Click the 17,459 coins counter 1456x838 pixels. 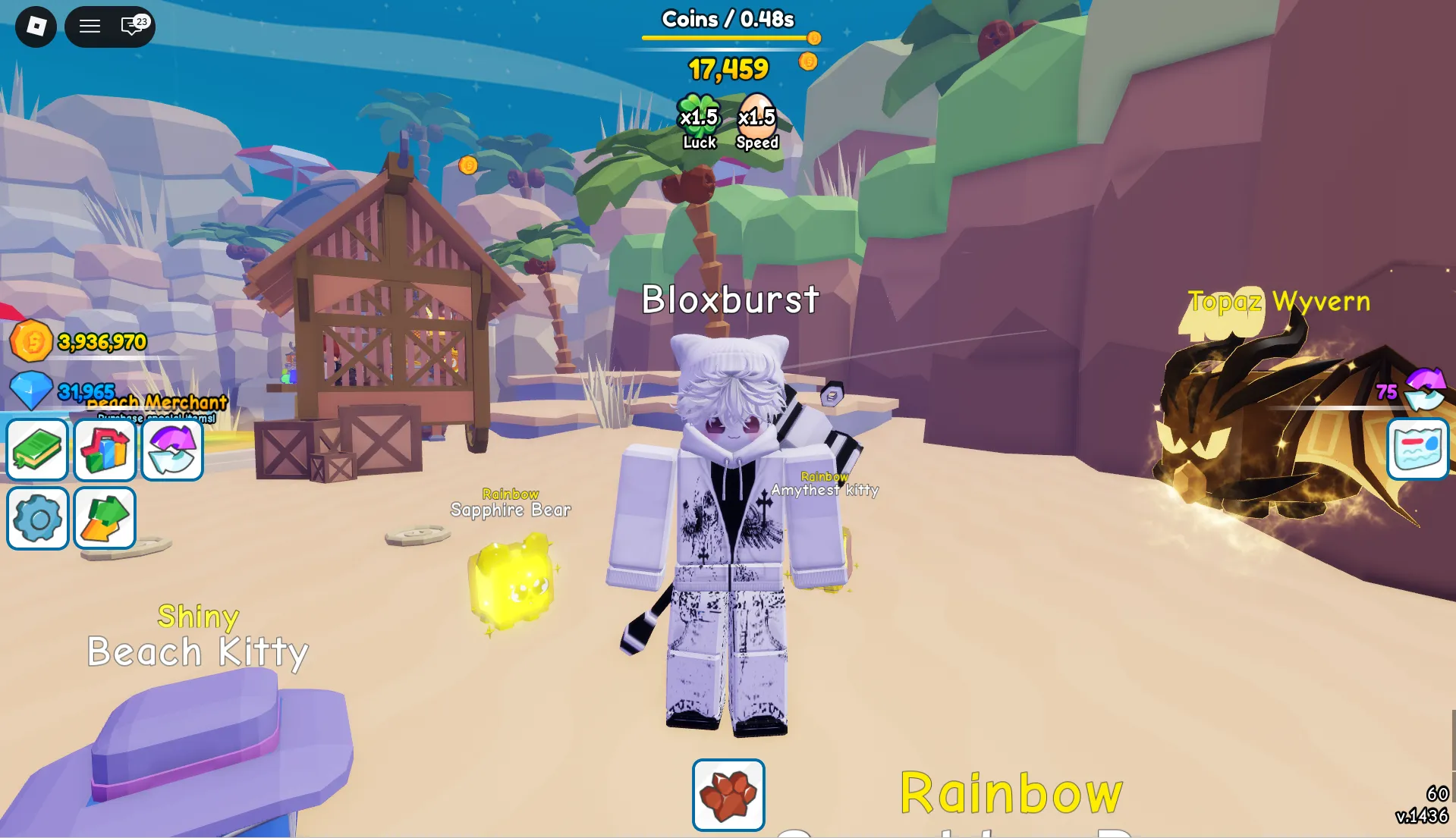pyautogui.click(x=728, y=68)
